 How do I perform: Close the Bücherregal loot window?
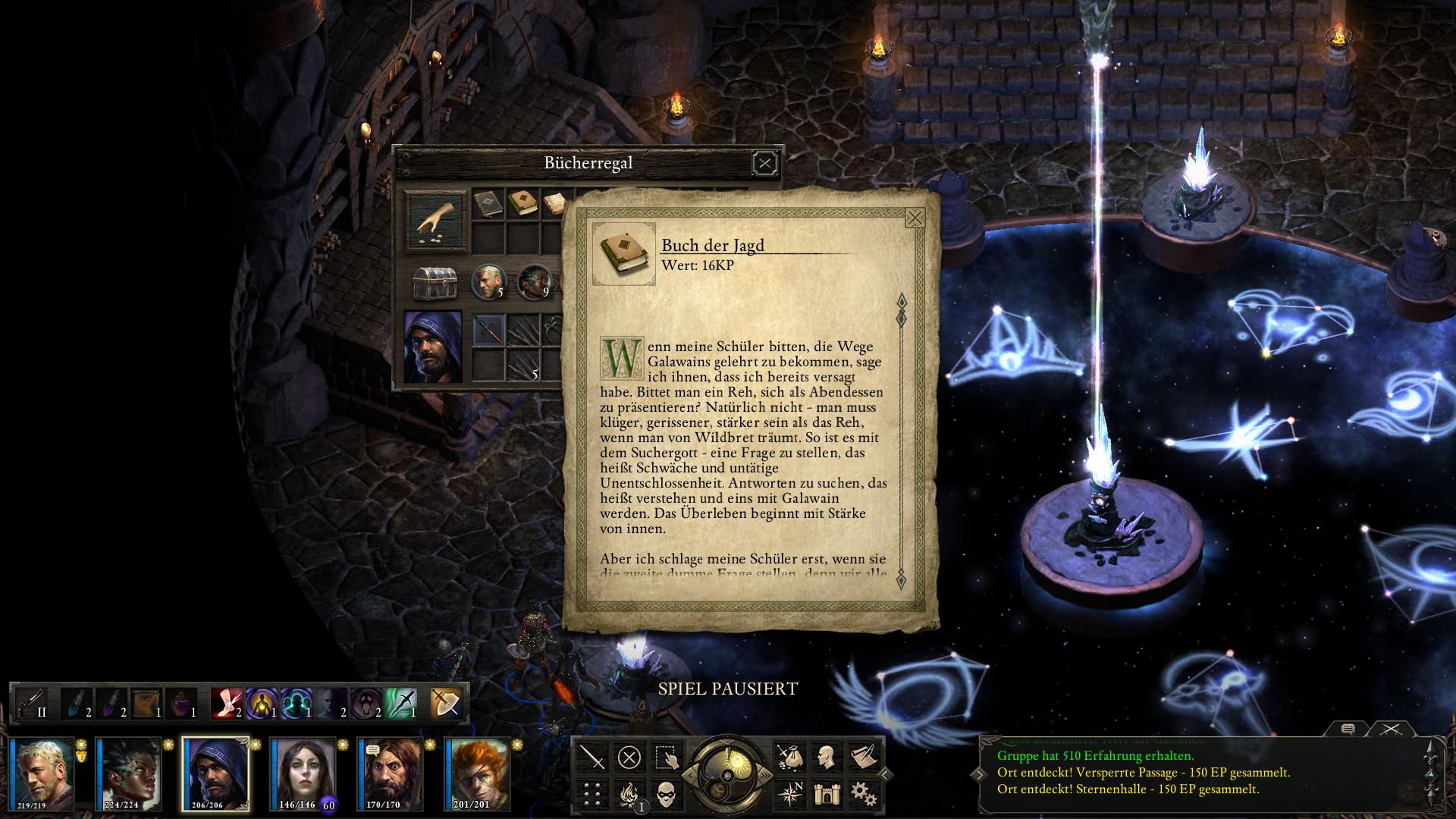(764, 163)
